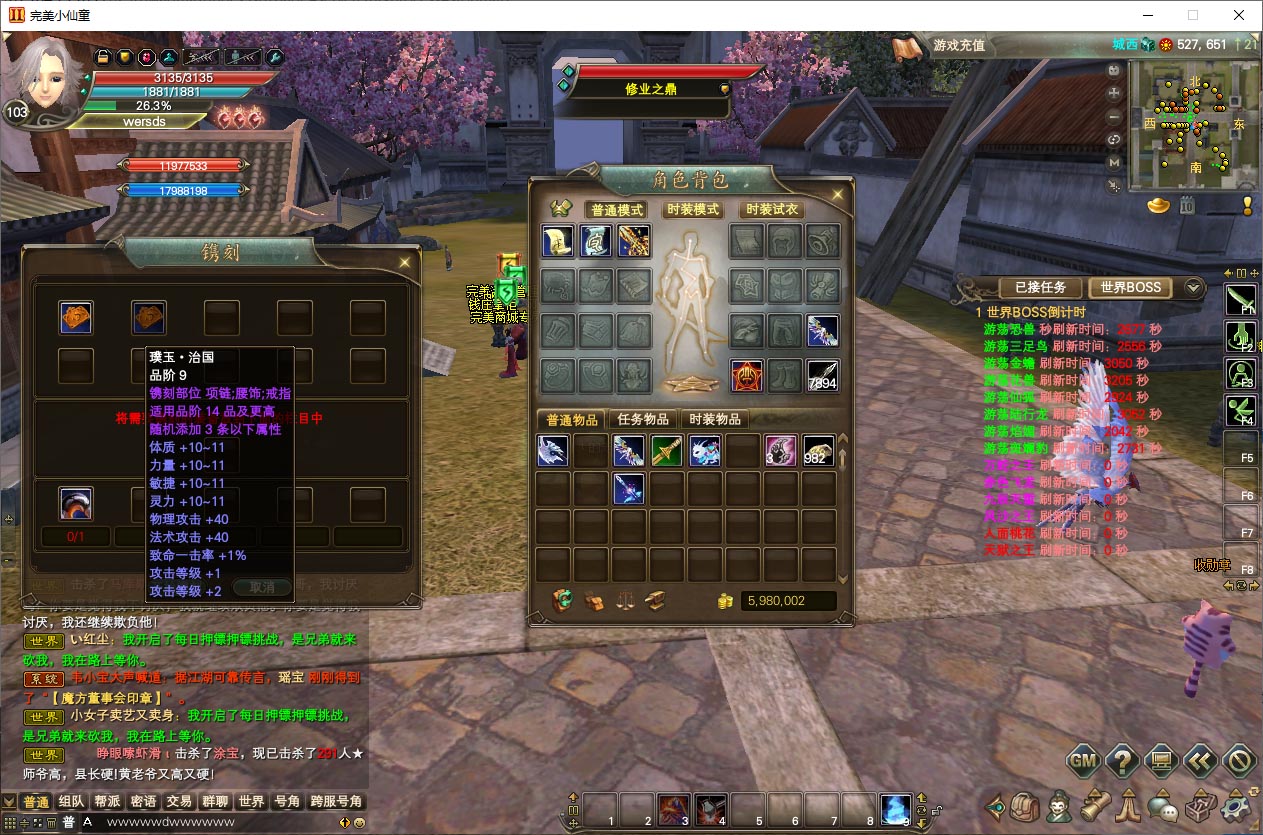Image resolution: width=1263 pixels, height=835 pixels.
Task: Open the 已接任务 accepted quests tab
Action: (x=1040, y=287)
